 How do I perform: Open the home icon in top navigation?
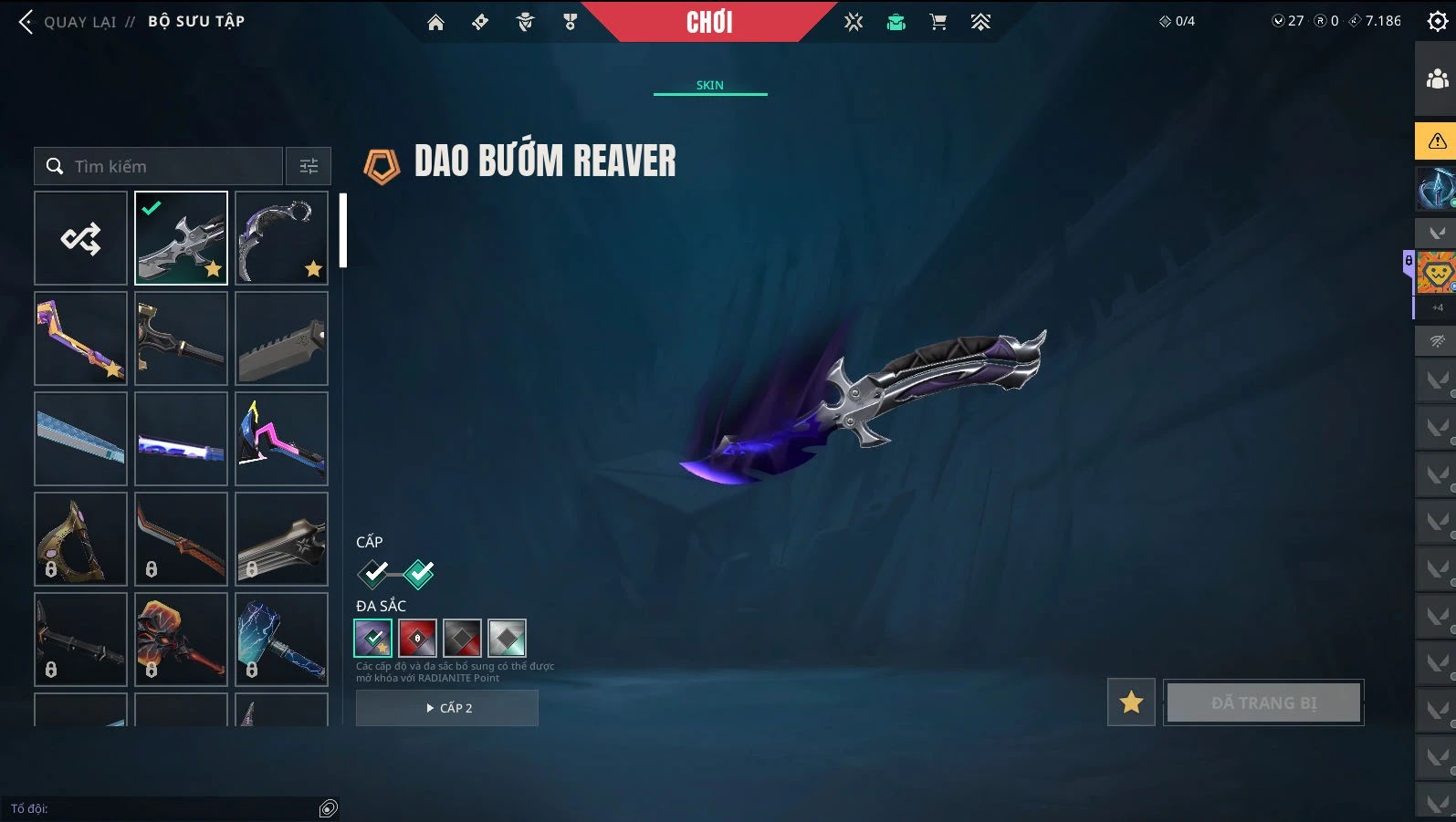coord(435,23)
